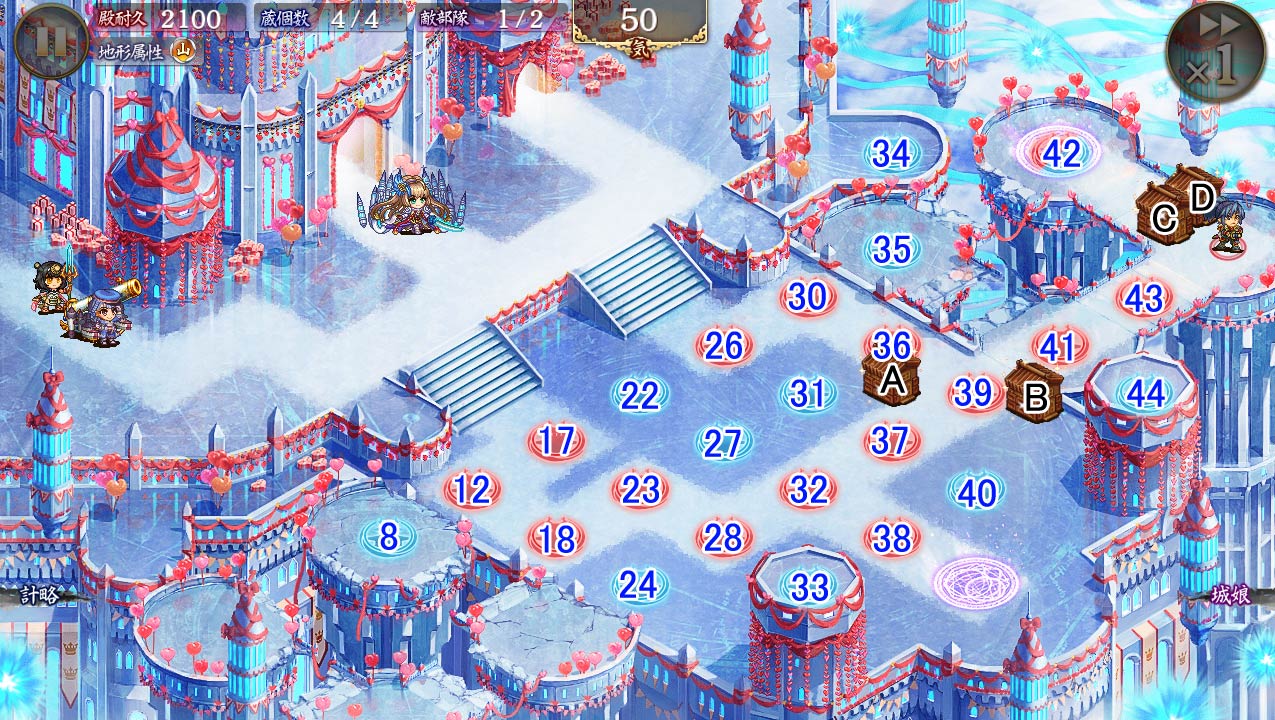
Task: Select deployment tile number 28
Action: click(723, 538)
